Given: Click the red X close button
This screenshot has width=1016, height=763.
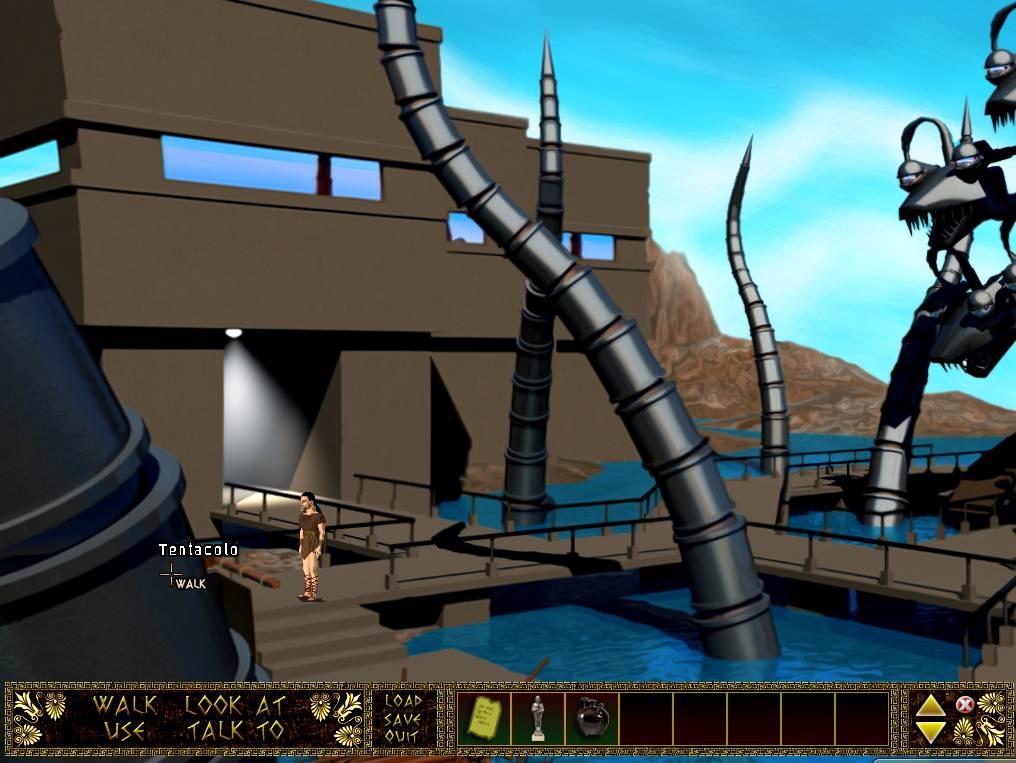Looking at the screenshot, I should pyautogui.click(x=964, y=705).
